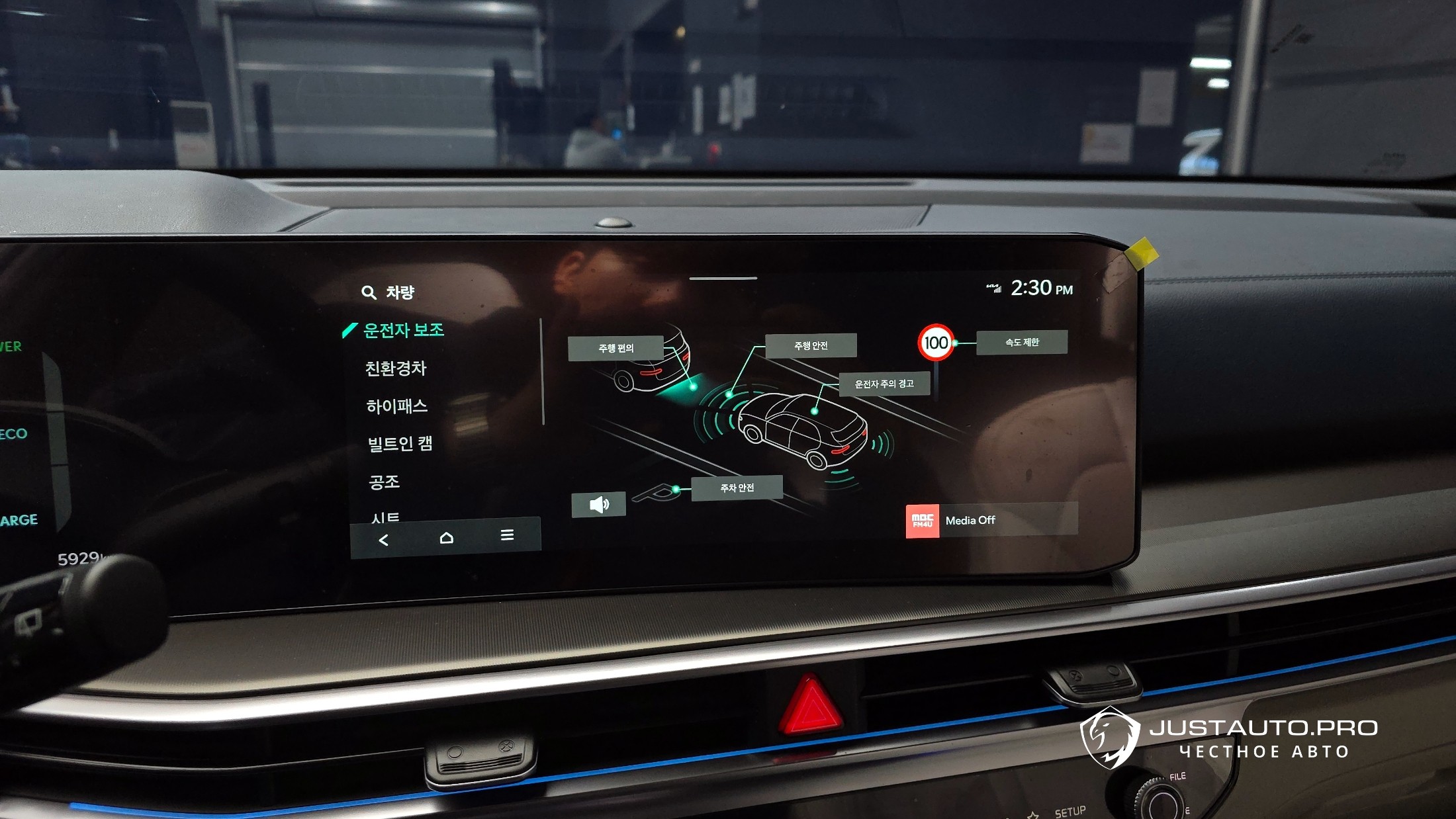This screenshot has width=1456, height=819.
Task: Open the Media Off widget
Action: coord(991,520)
